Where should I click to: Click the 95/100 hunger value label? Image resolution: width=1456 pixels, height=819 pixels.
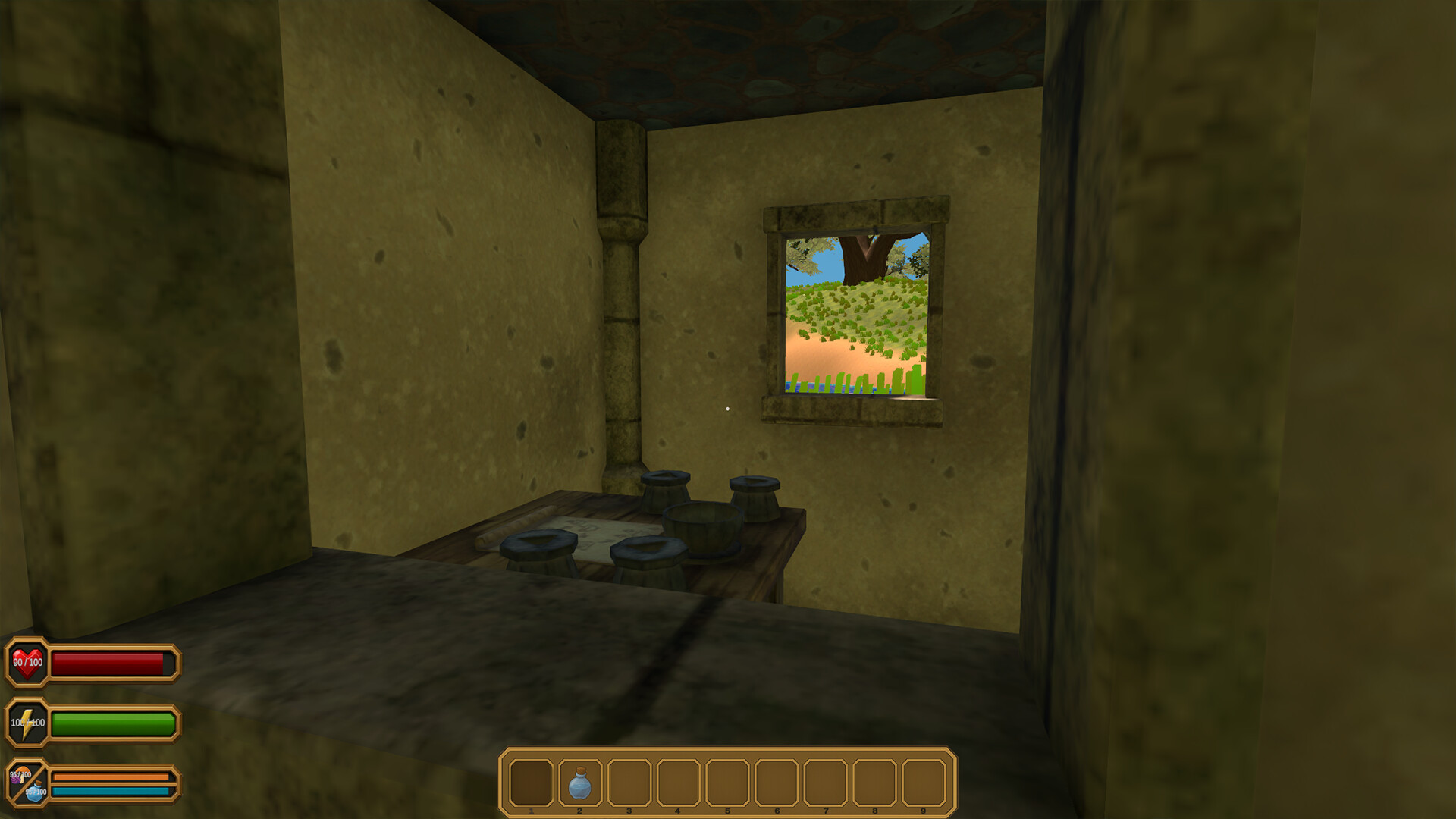20,775
